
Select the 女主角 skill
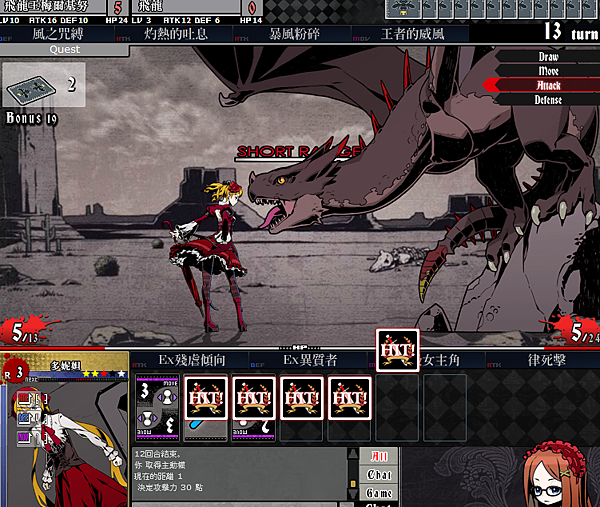point(440,359)
